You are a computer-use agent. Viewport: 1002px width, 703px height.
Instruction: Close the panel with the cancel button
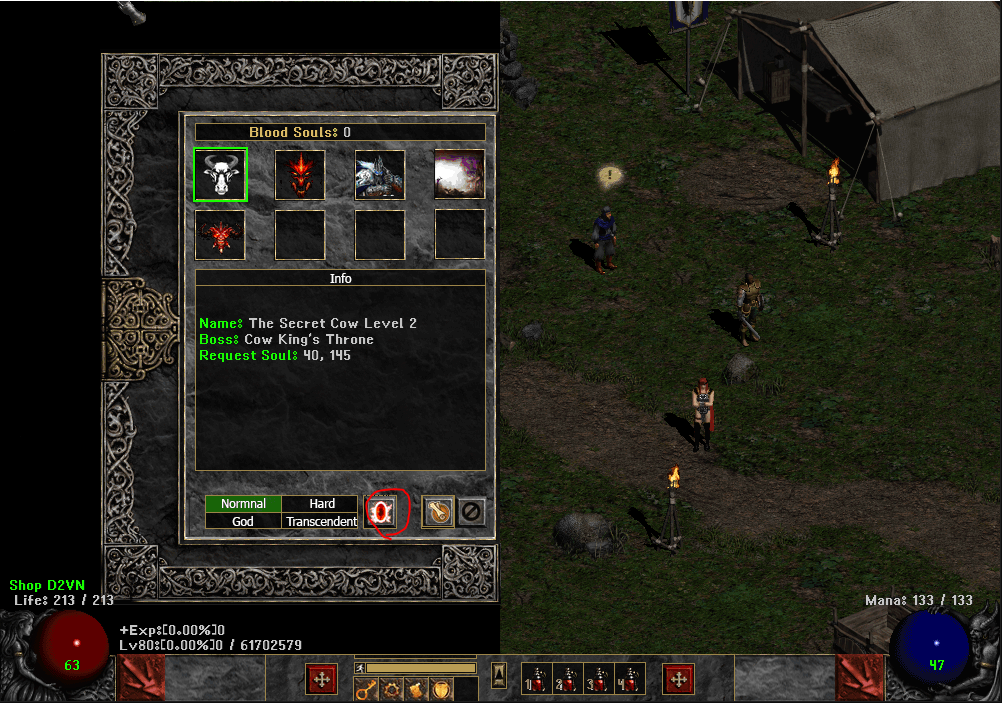point(471,512)
